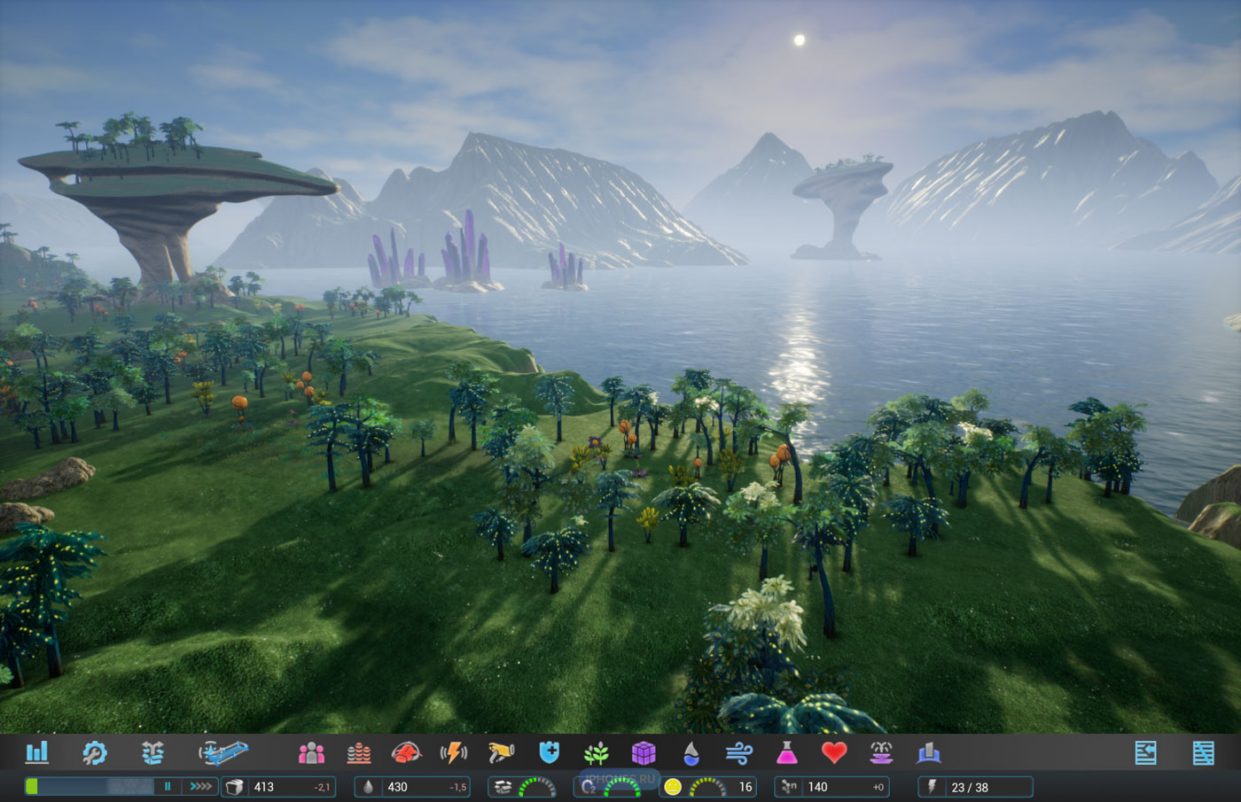Open the blue monument building category
Viewport: 1241px width, 802px height.
click(x=929, y=752)
